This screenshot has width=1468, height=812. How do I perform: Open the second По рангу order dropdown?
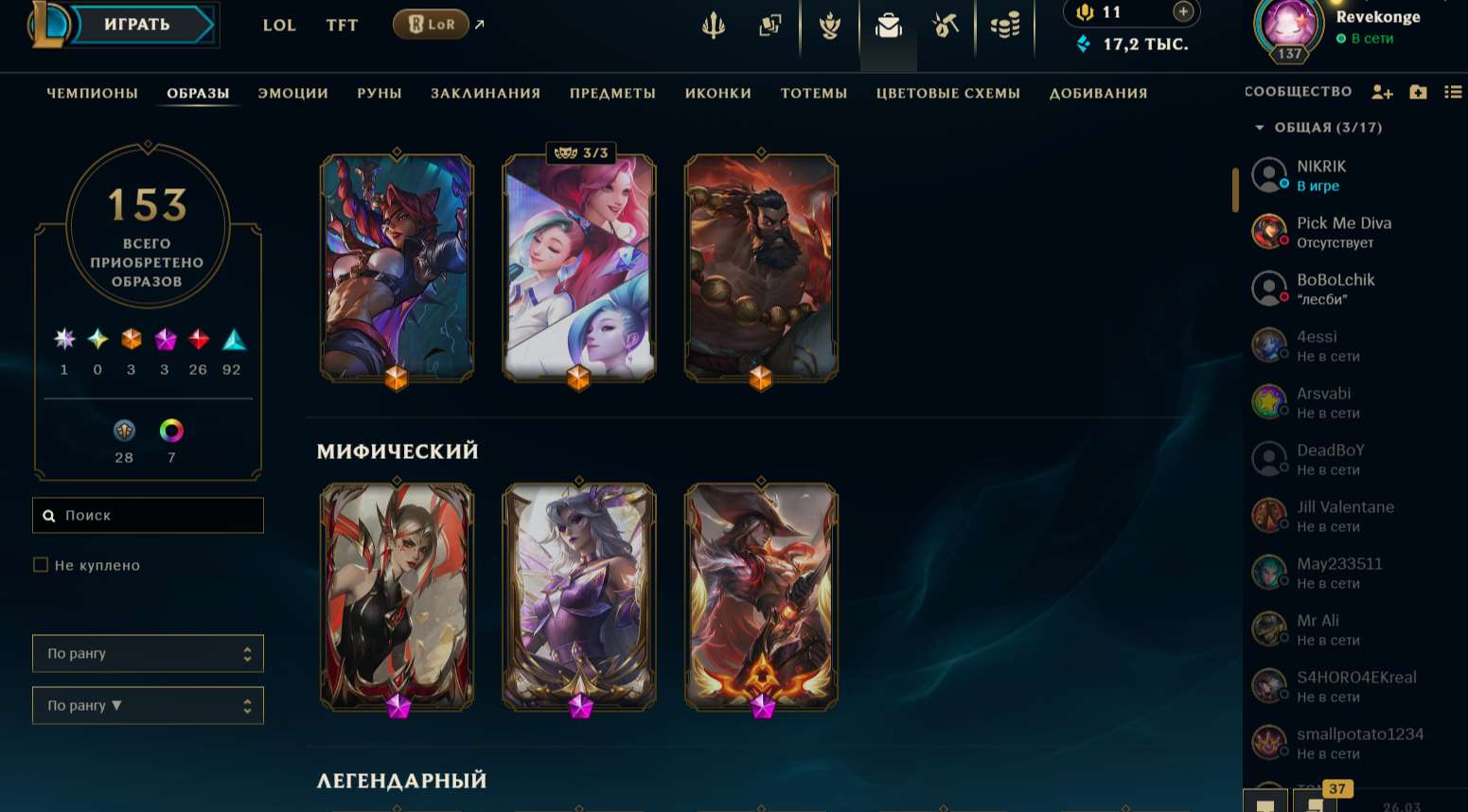(148, 705)
